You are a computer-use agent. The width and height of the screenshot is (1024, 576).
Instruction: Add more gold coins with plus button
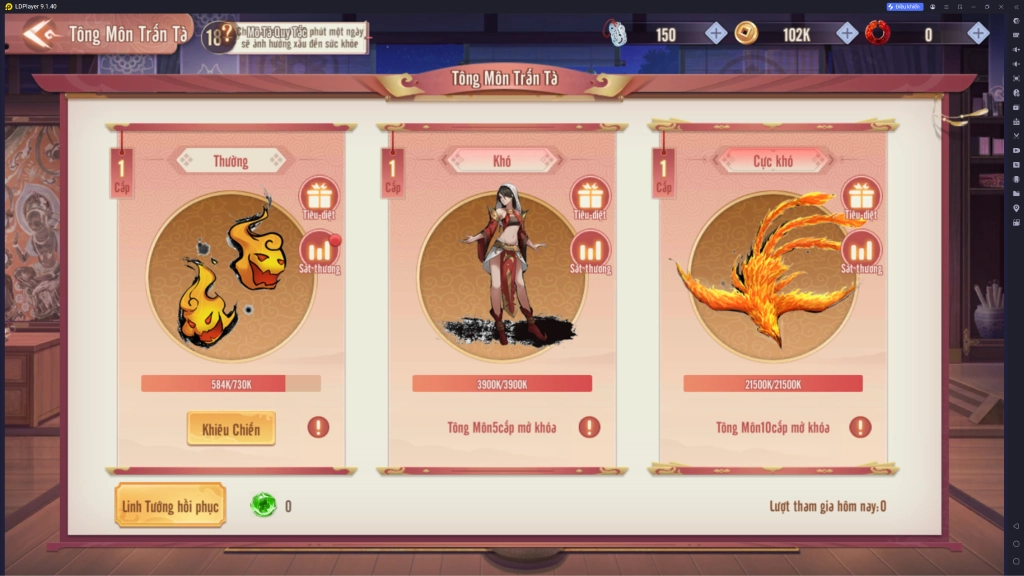(847, 34)
